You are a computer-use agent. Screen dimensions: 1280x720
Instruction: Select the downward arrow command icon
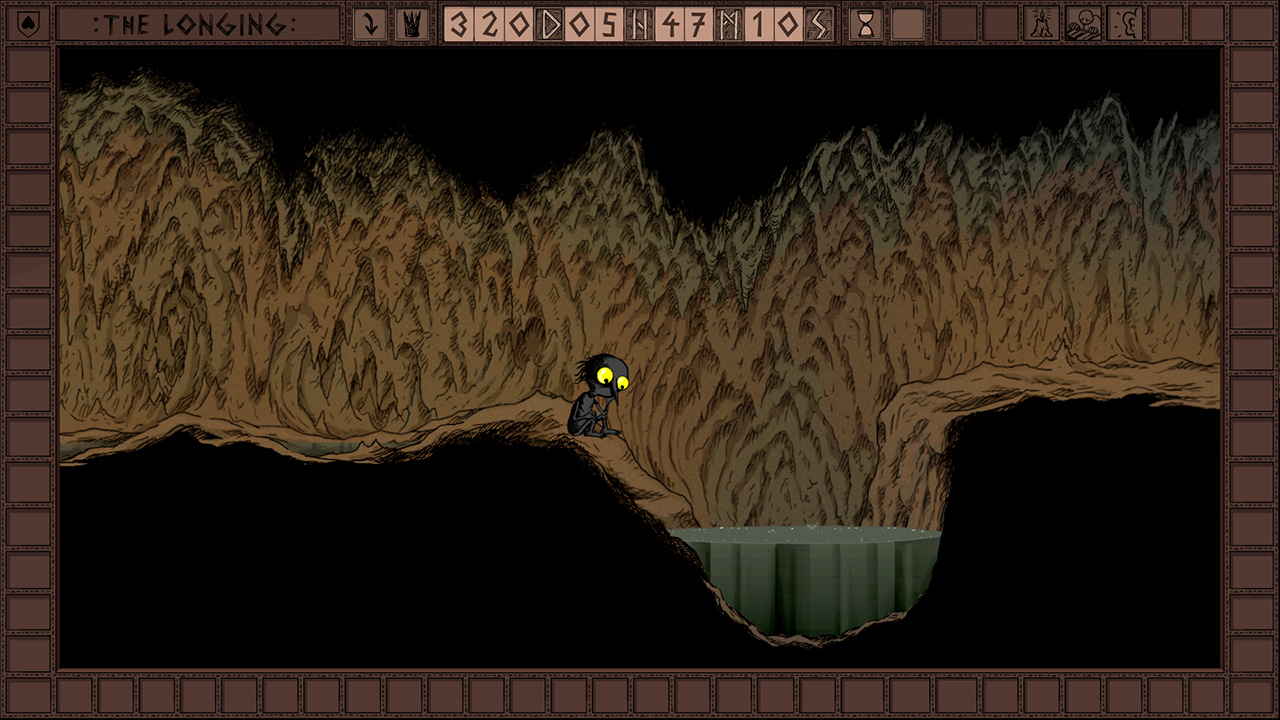pos(370,25)
